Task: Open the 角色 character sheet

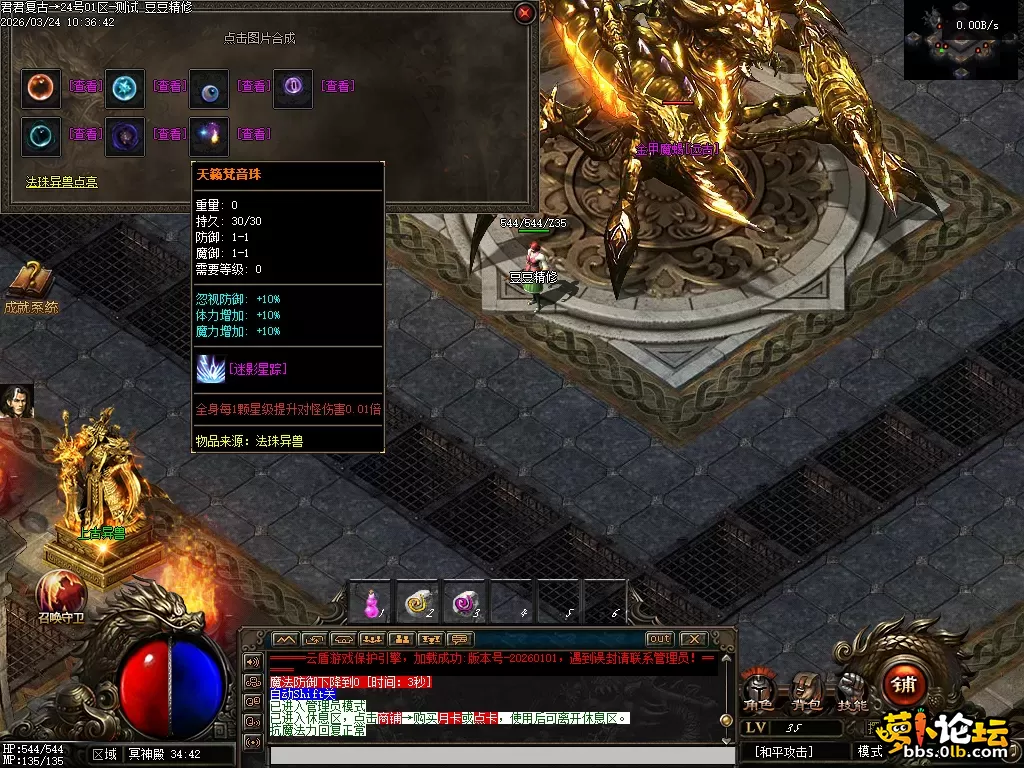Action: click(757, 692)
